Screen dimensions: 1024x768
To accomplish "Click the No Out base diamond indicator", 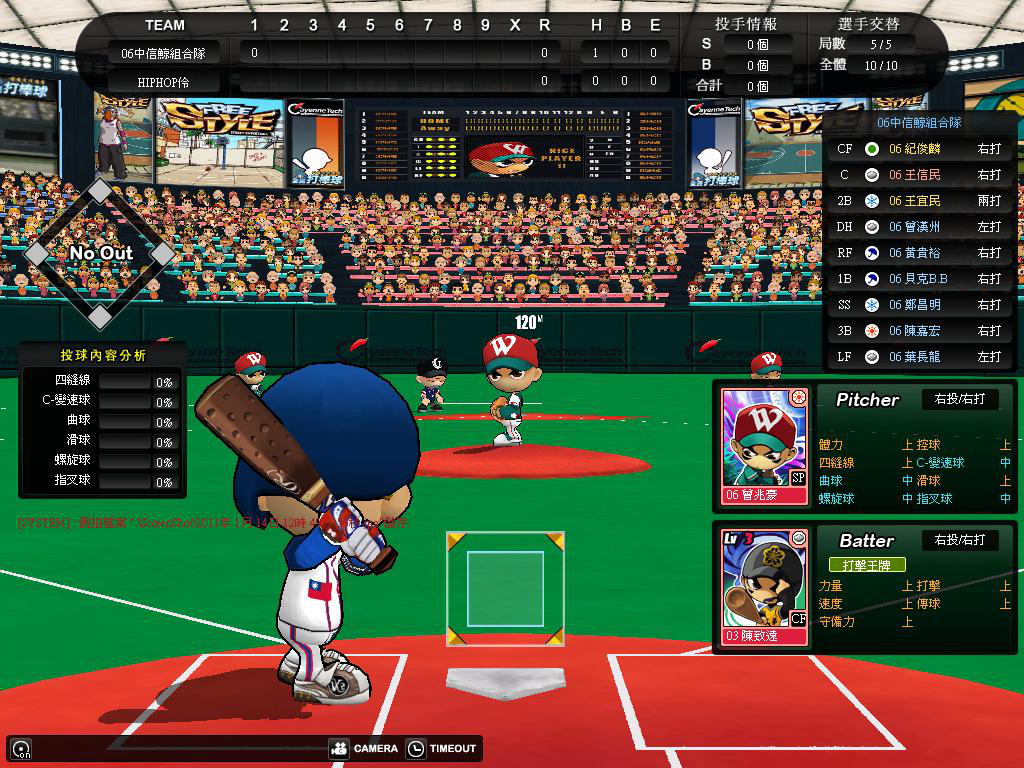I will point(100,253).
